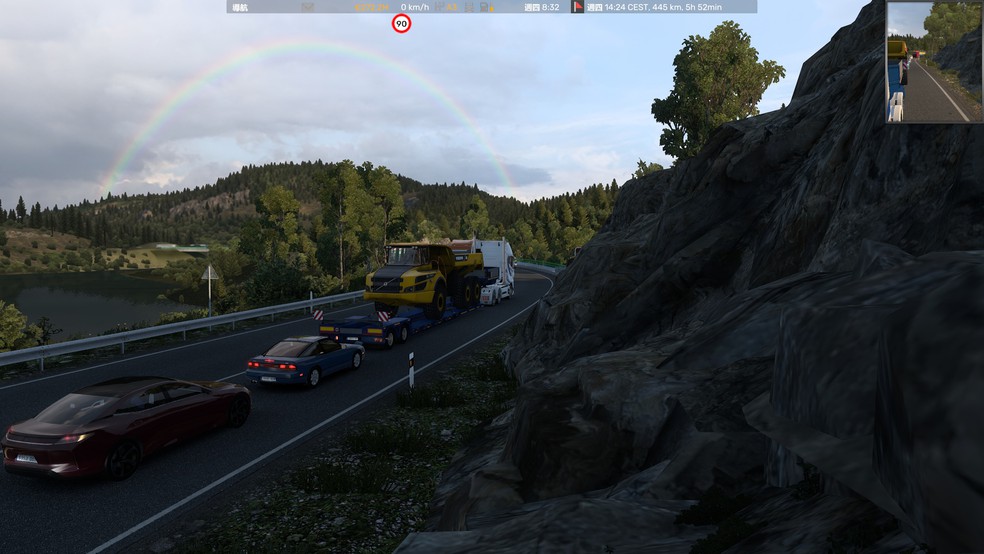Click the mail envelope icon in top bar
The image size is (984, 554).
[308, 7]
